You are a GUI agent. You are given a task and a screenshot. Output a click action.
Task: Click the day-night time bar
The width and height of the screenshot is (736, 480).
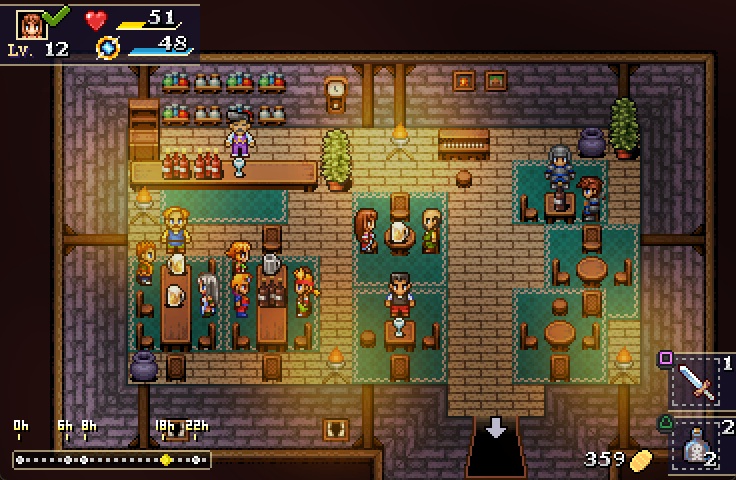click(x=111, y=459)
